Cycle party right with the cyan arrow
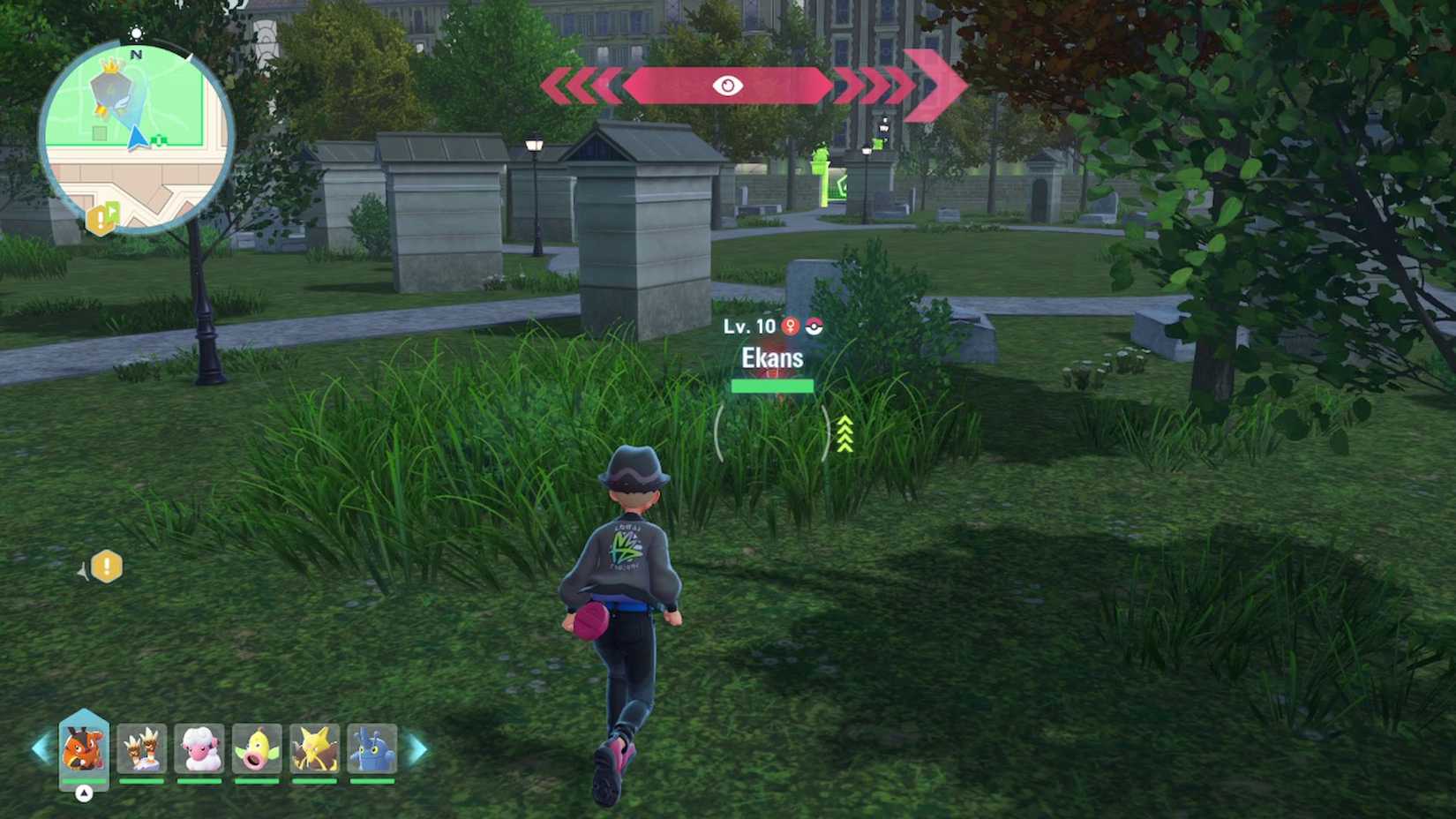 [417, 748]
